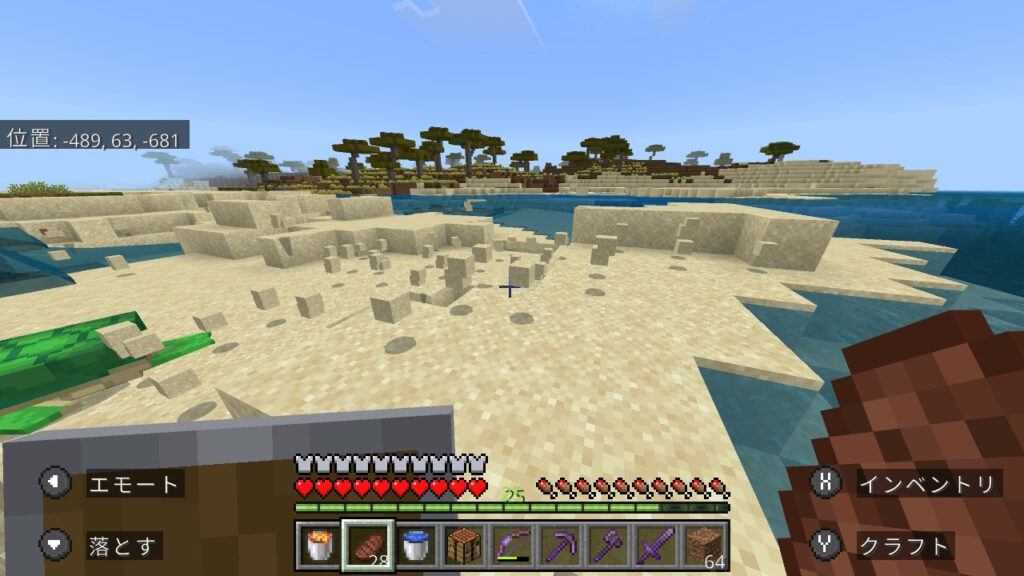Select the dirt block stack of 64
The height and width of the screenshot is (576, 1024).
click(x=706, y=546)
